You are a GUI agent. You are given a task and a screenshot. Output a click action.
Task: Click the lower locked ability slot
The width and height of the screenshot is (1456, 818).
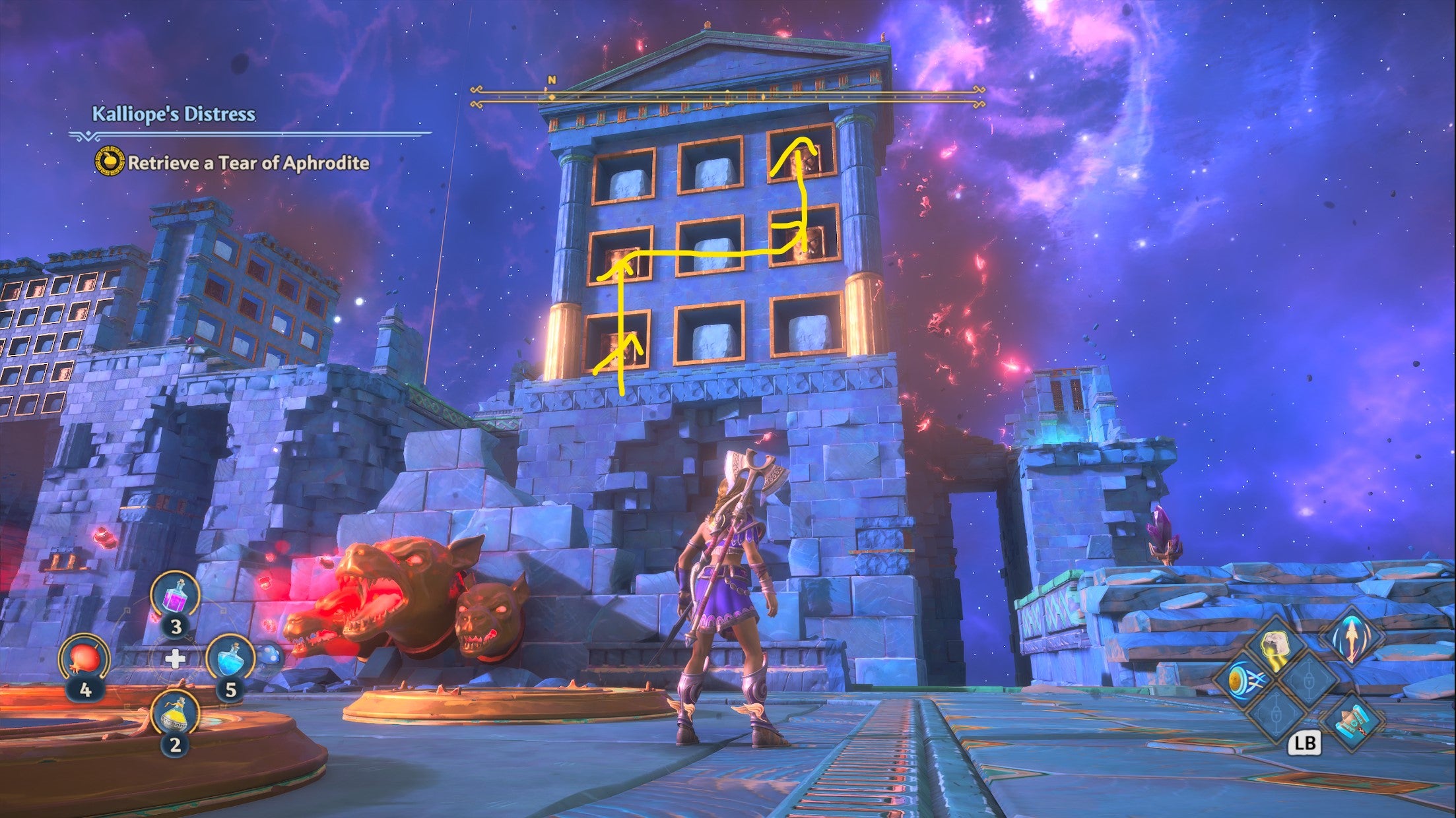point(1275,716)
